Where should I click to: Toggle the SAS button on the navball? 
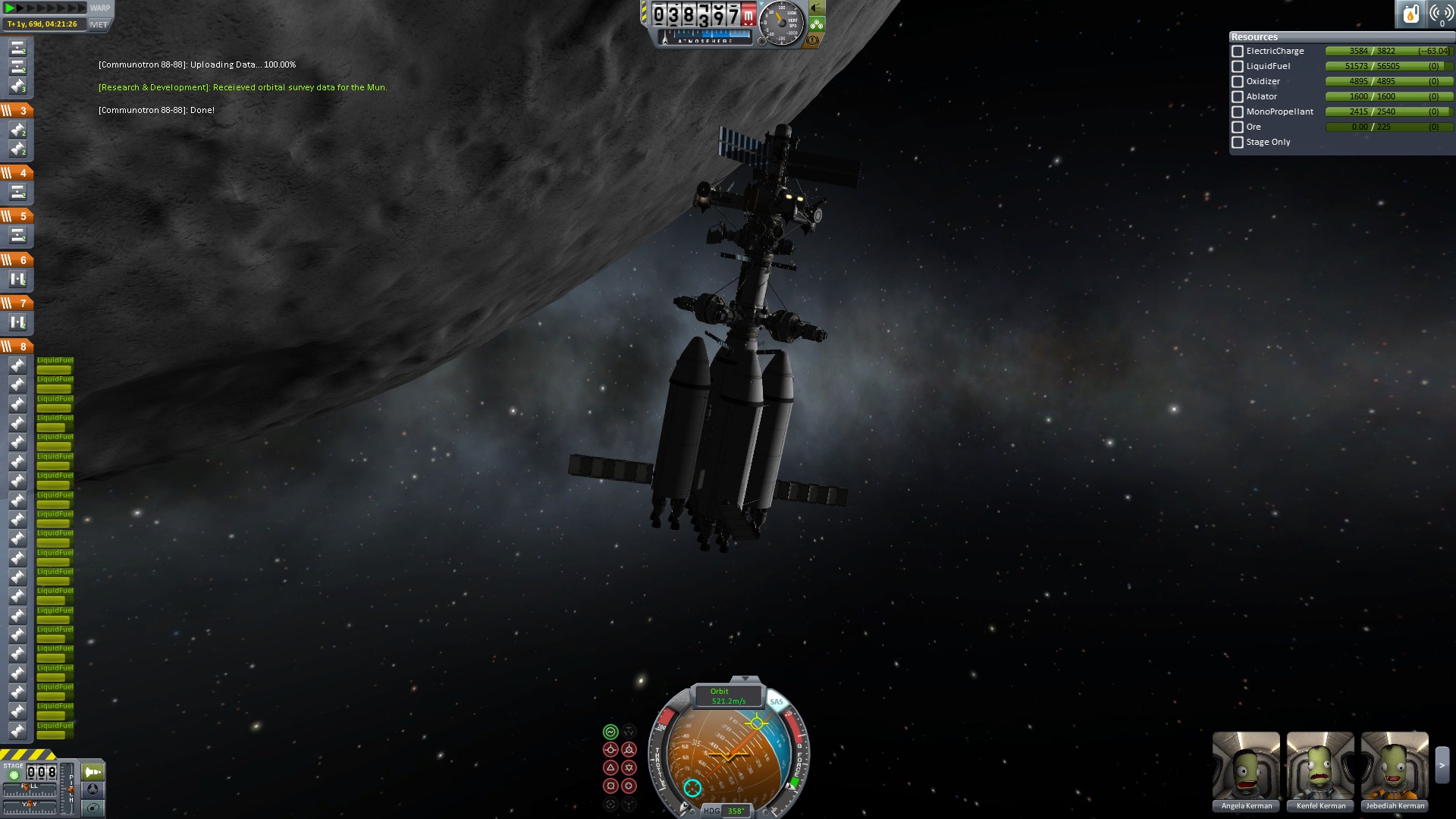(x=776, y=701)
